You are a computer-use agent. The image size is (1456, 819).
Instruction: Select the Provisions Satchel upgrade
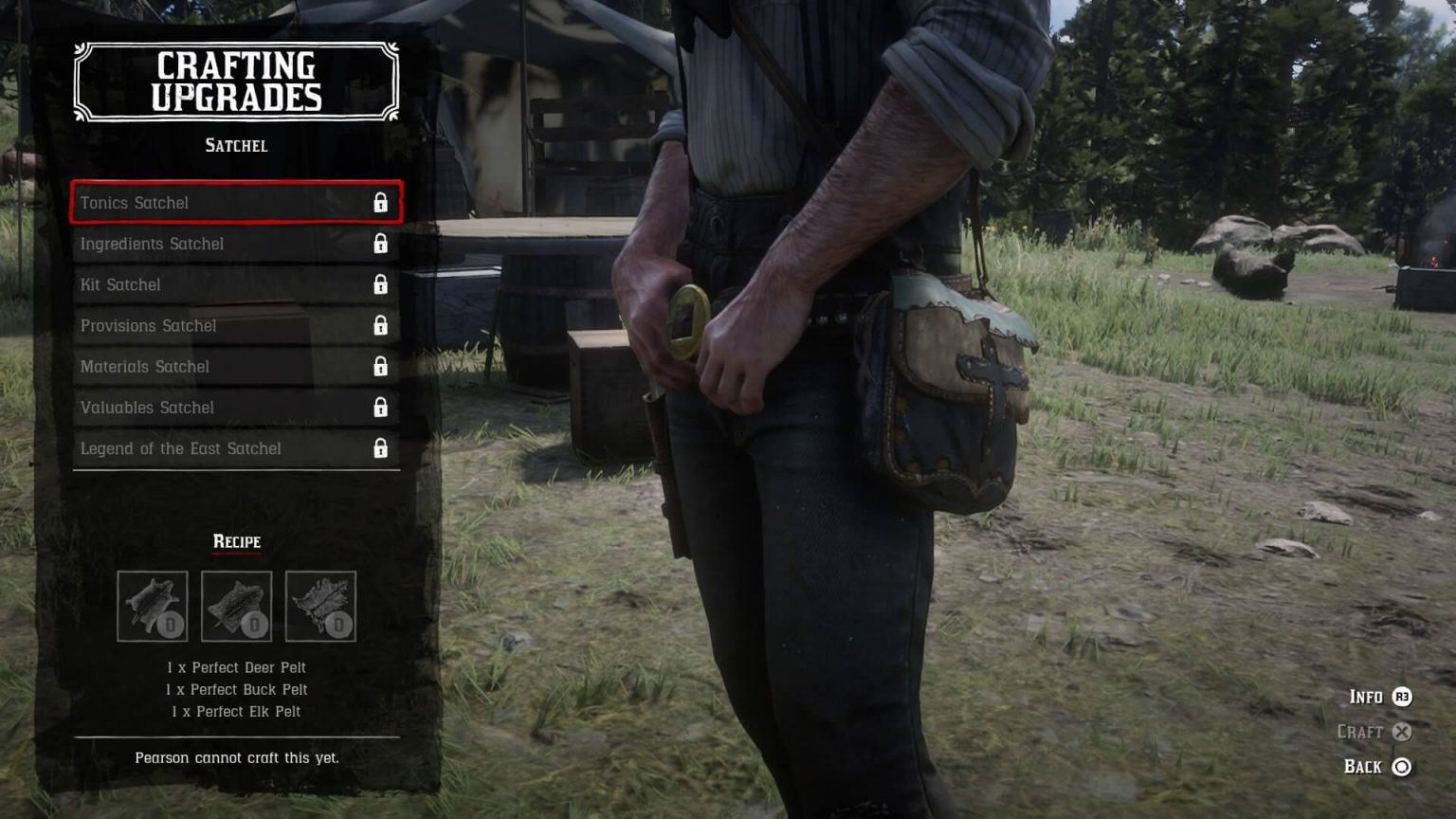click(x=235, y=325)
